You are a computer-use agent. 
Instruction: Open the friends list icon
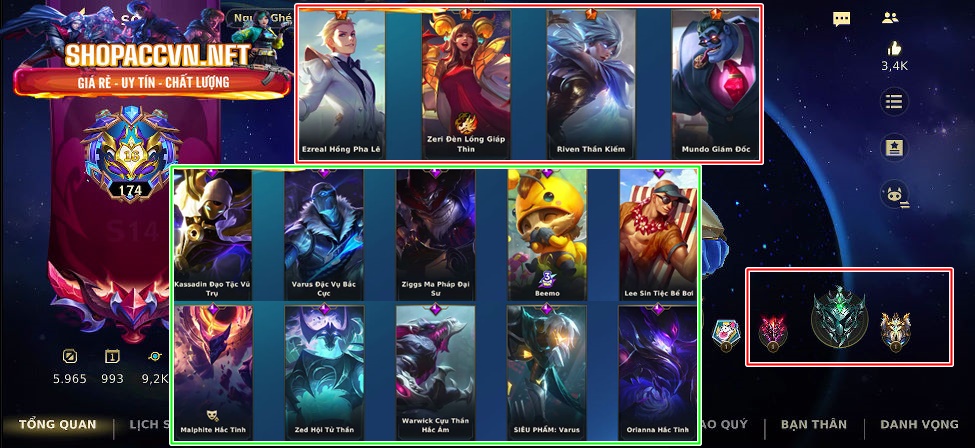coord(891,18)
